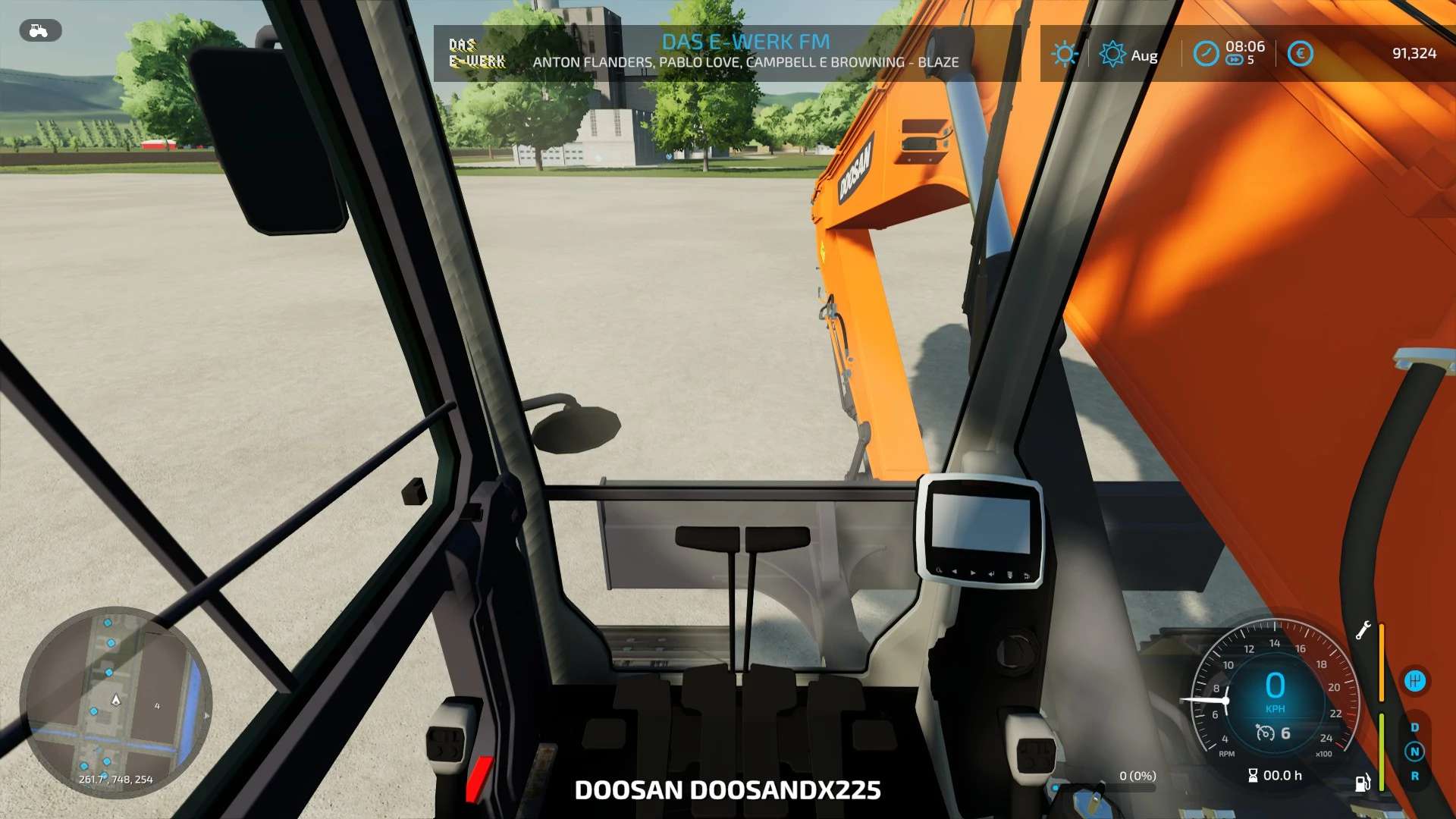The width and height of the screenshot is (1456, 819).
Task: Click the wrench damage indicator icon
Action: [1363, 631]
